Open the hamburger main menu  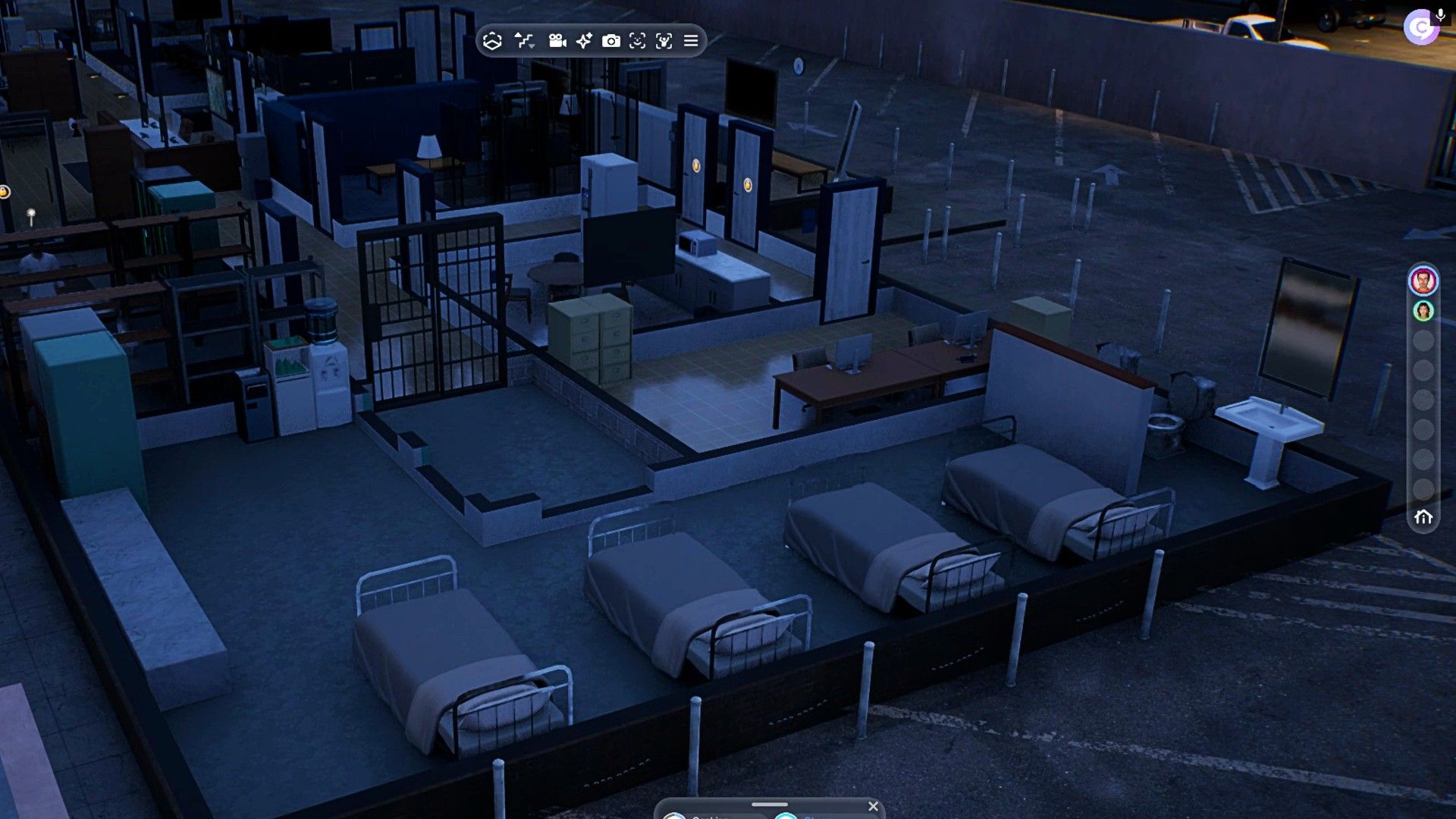click(691, 41)
